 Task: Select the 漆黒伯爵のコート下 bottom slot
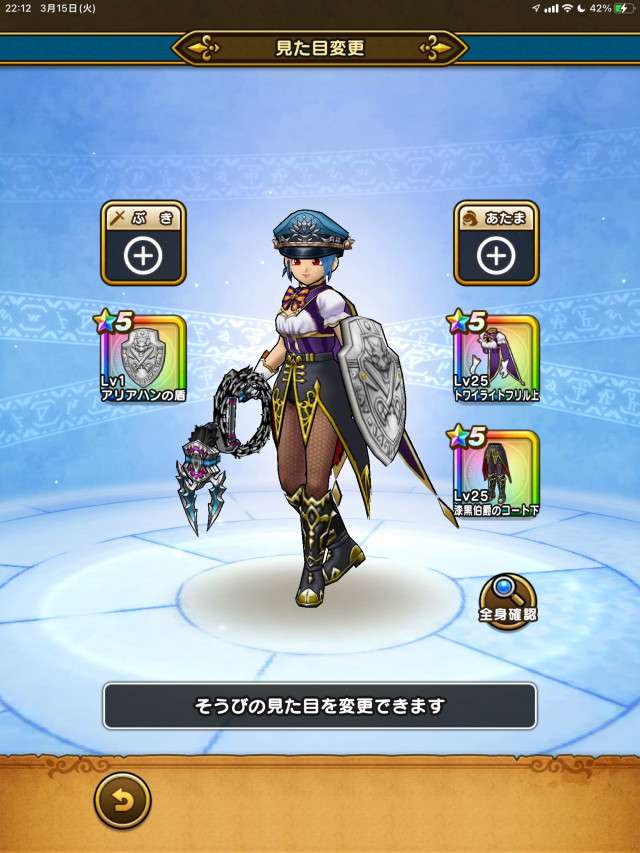[x=496, y=473]
